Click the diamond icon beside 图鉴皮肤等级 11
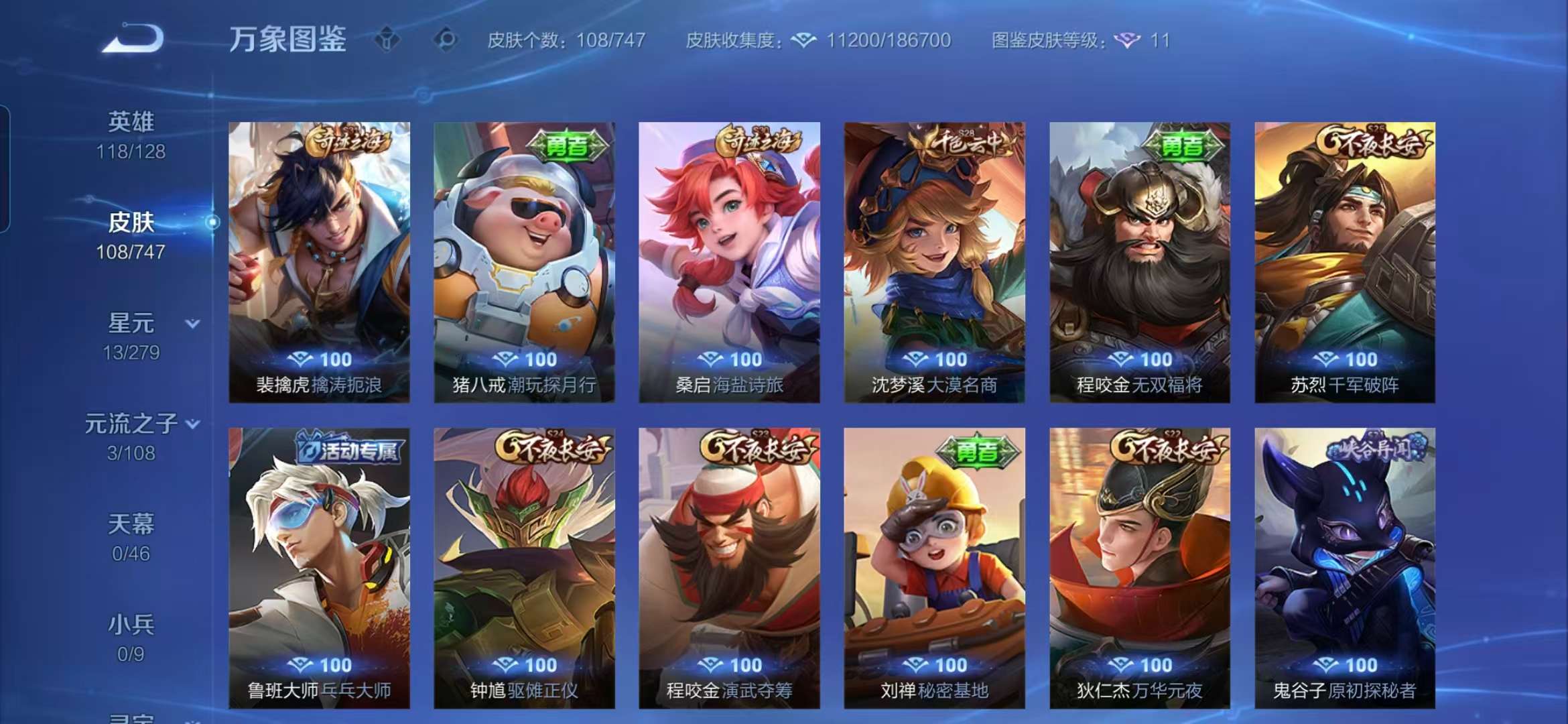This screenshot has width=1568, height=724. [1133, 42]
